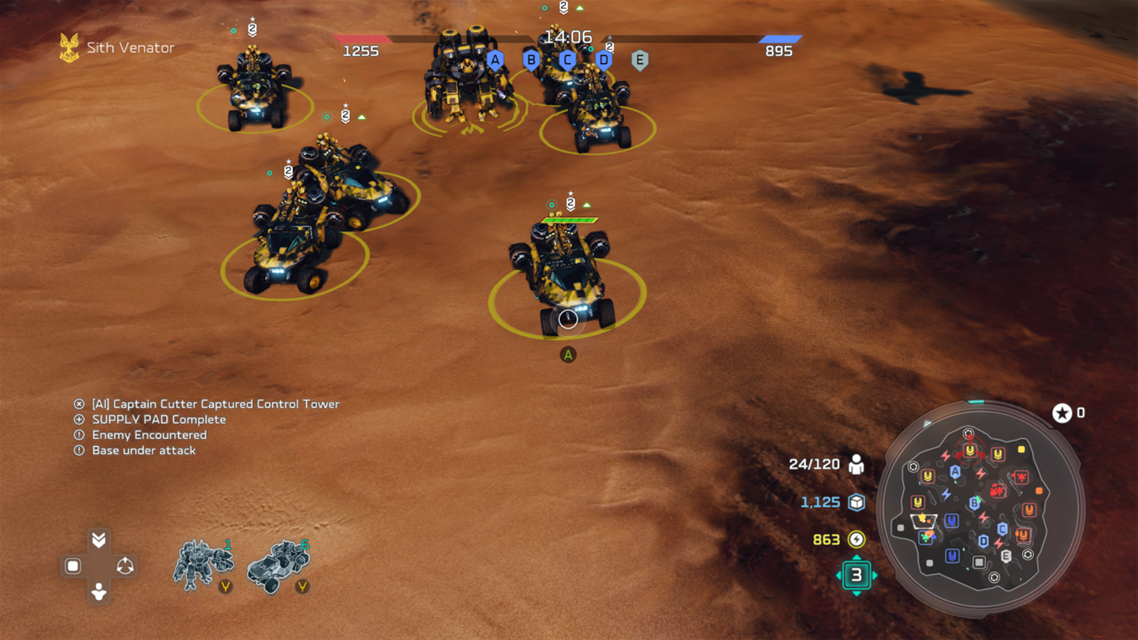Click the square icon on the d-pad panel

[72, 566]
